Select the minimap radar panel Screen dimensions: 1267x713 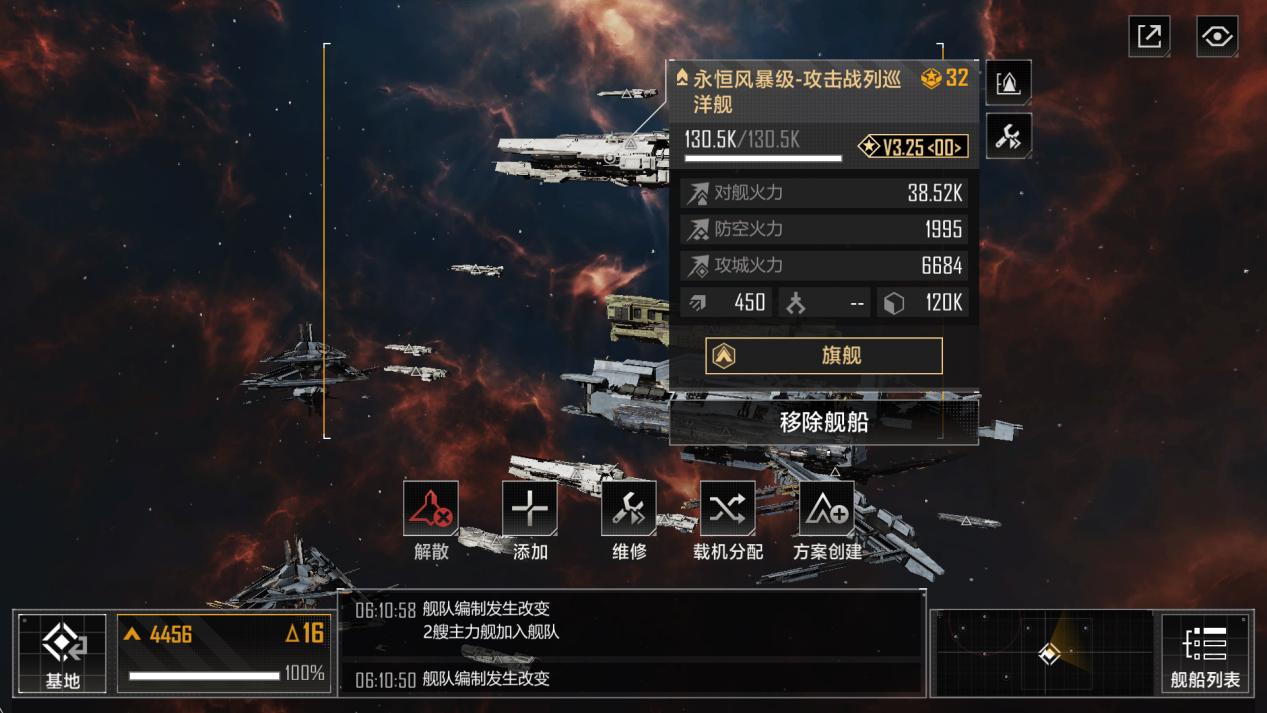click(1043, 653)
